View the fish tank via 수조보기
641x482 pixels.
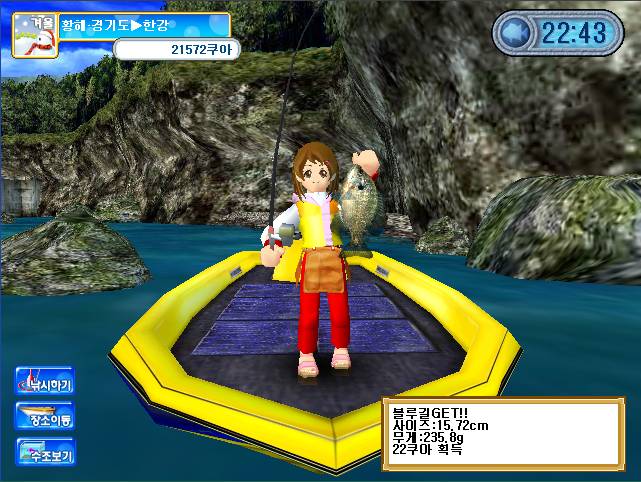[45, 452]
